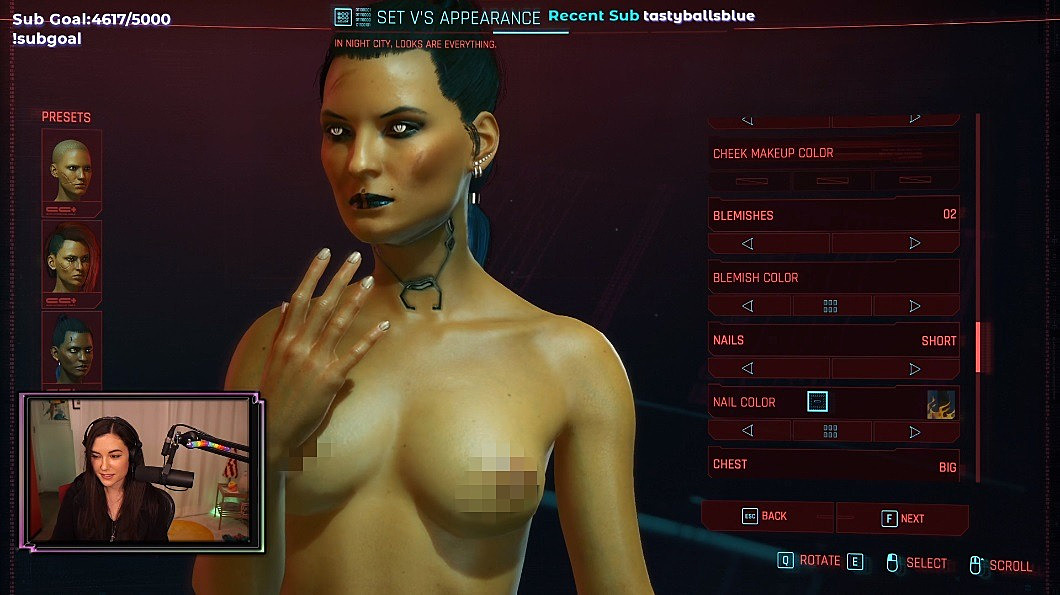1060x595 pixels.
Task: Switch Nails to the next style
Action: coord(914,369)
